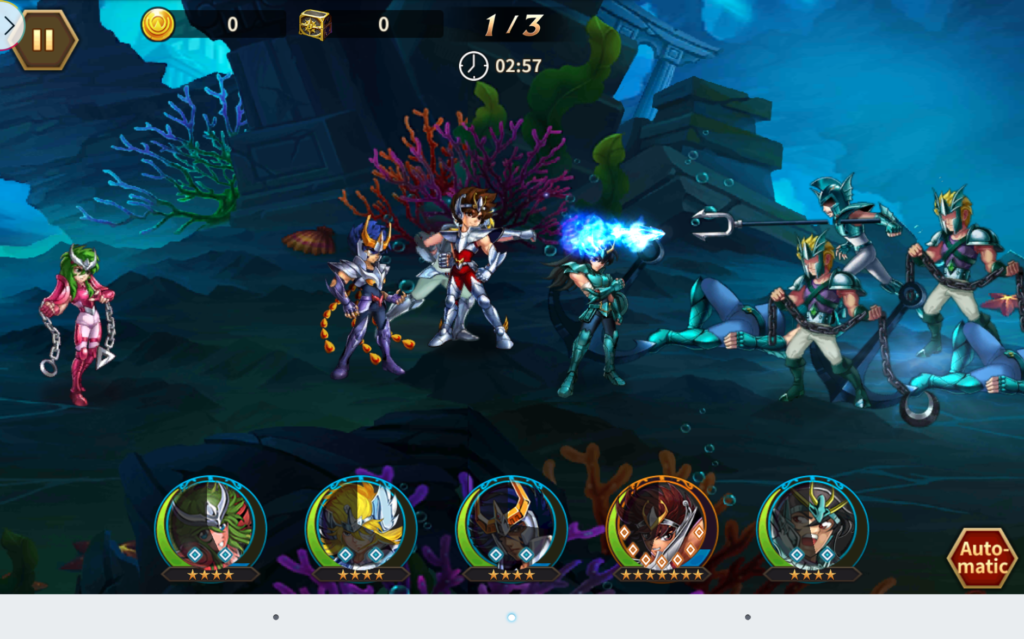Pause the battle with the hexagon button
Image resolution: width=1024 pixels, height=639 pixels.
[44, 40]
